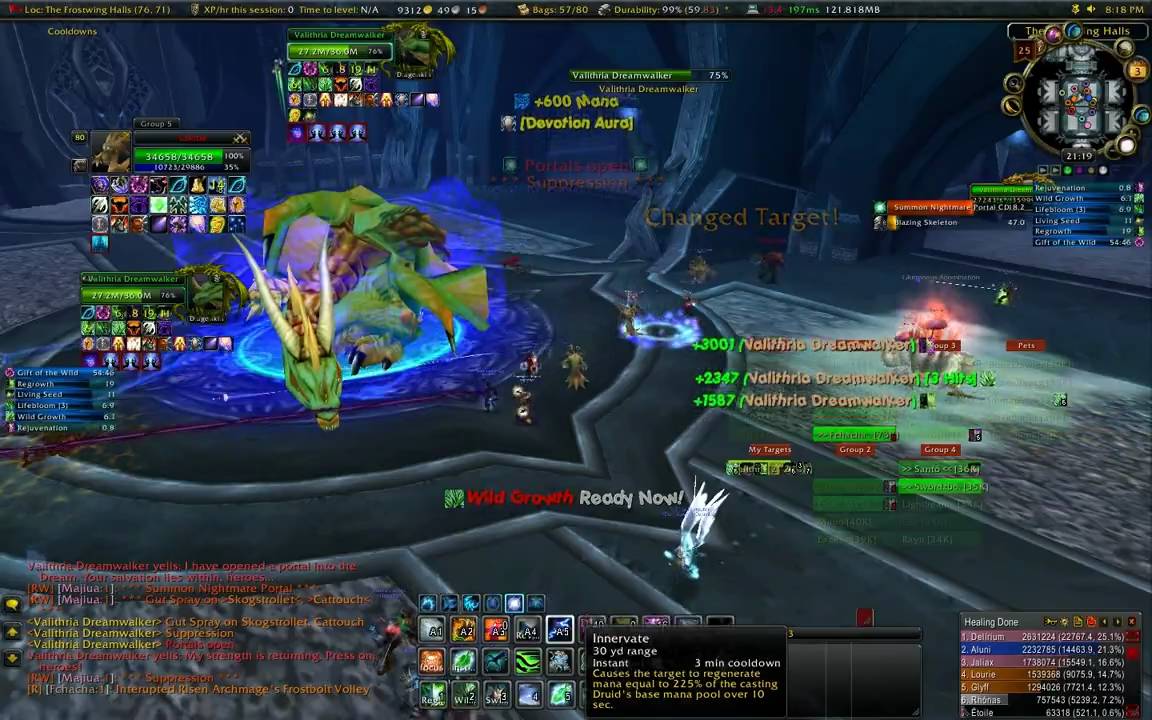1152x720 pixels.
Task: Use the orange focus macro button
Action: (x=432, y=662)
